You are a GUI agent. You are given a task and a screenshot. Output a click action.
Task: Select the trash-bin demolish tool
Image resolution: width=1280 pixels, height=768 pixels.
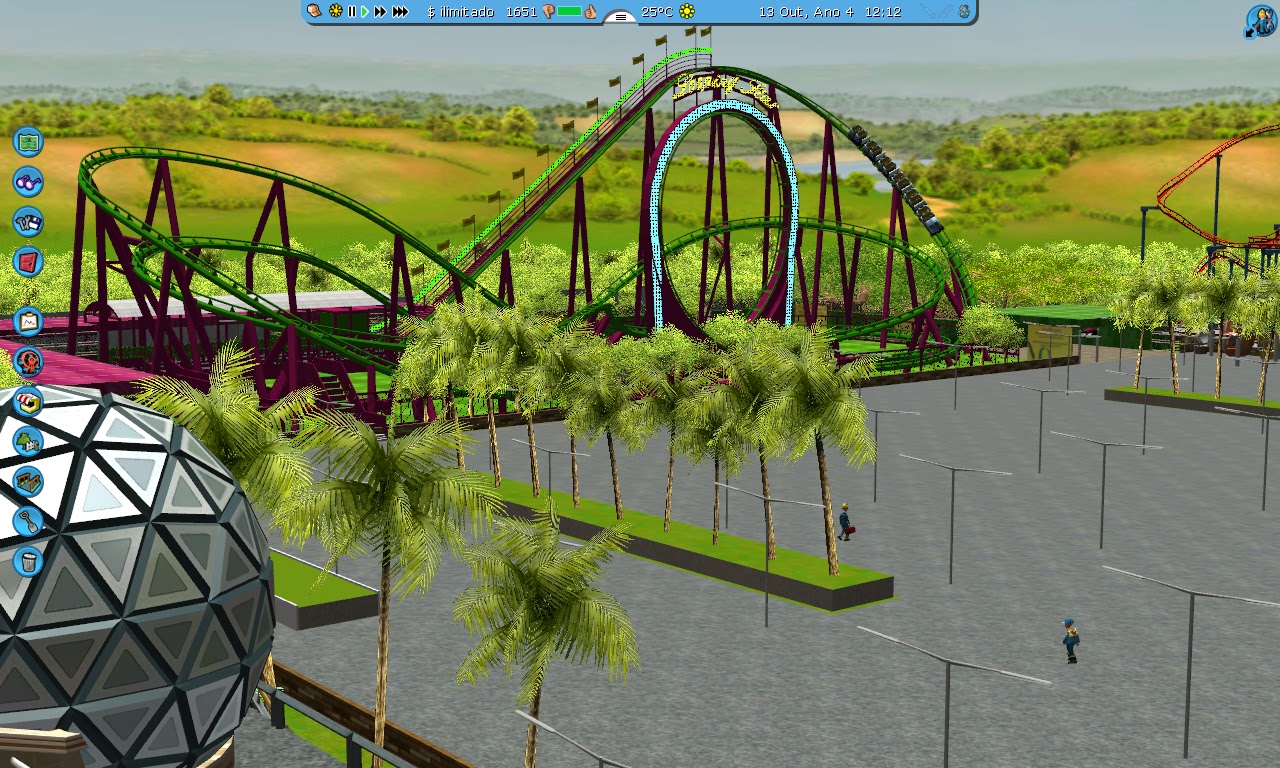click(27, 561)
